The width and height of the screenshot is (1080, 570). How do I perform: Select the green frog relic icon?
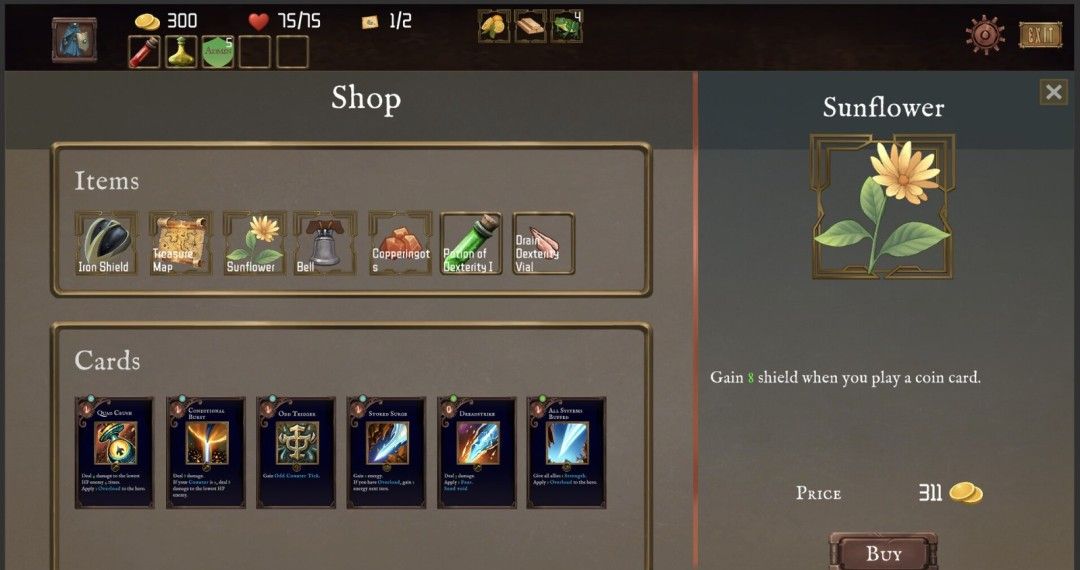(566, 26)
